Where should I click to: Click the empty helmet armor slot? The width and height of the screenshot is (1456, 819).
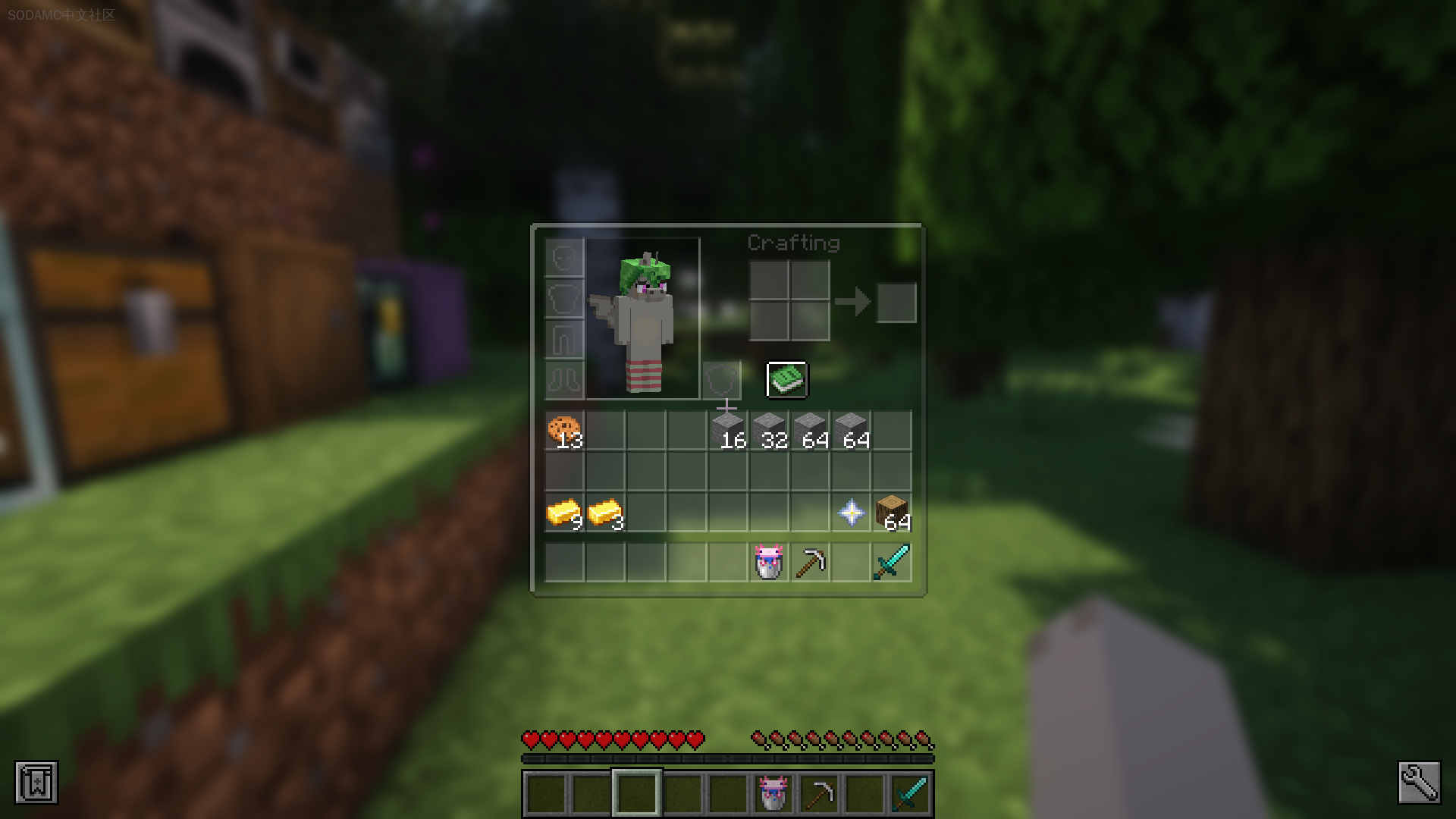pyautogui.click(x=563, y=259)
